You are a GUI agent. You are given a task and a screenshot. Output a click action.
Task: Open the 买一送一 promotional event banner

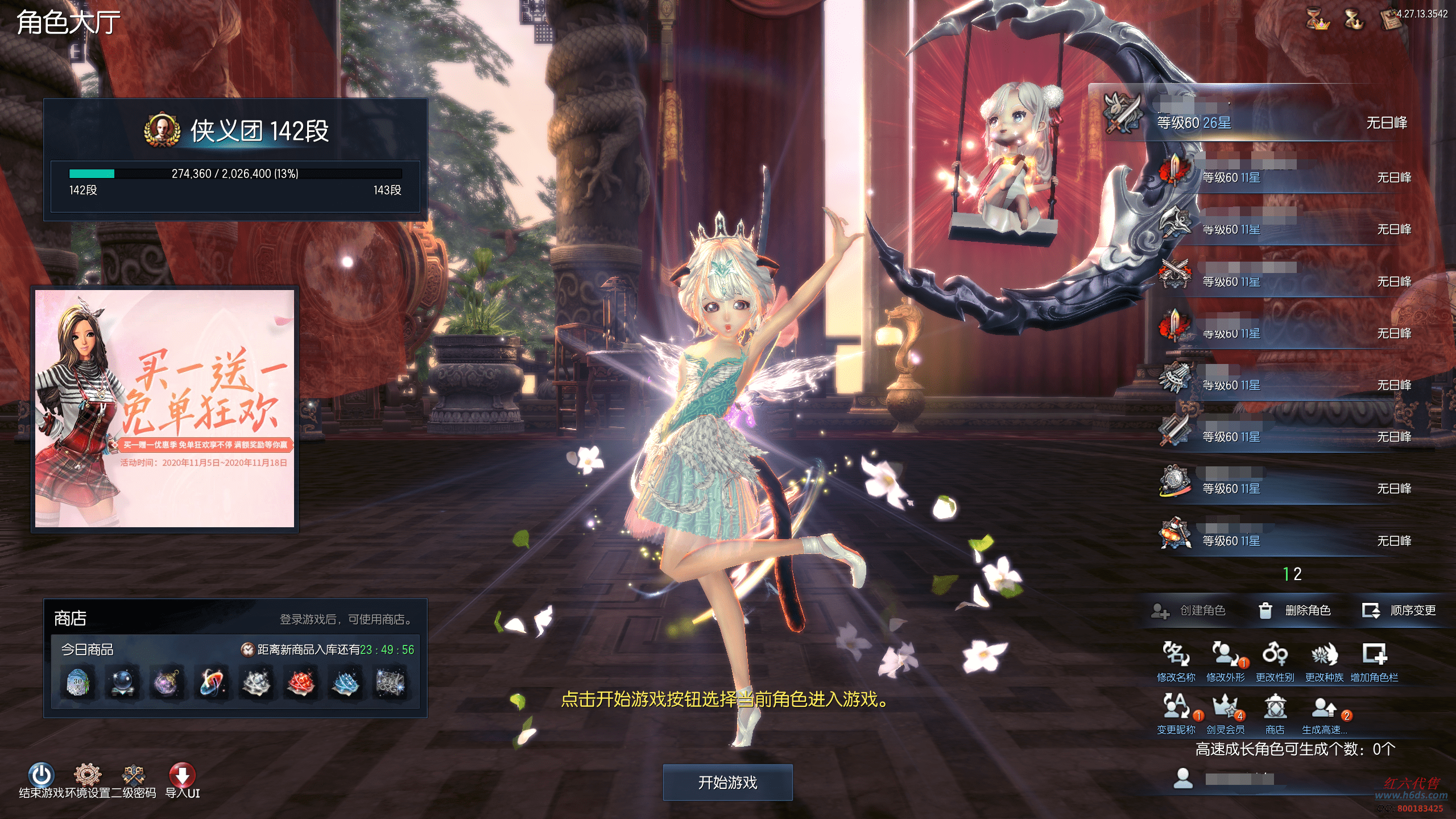click(x=164, y=408)
